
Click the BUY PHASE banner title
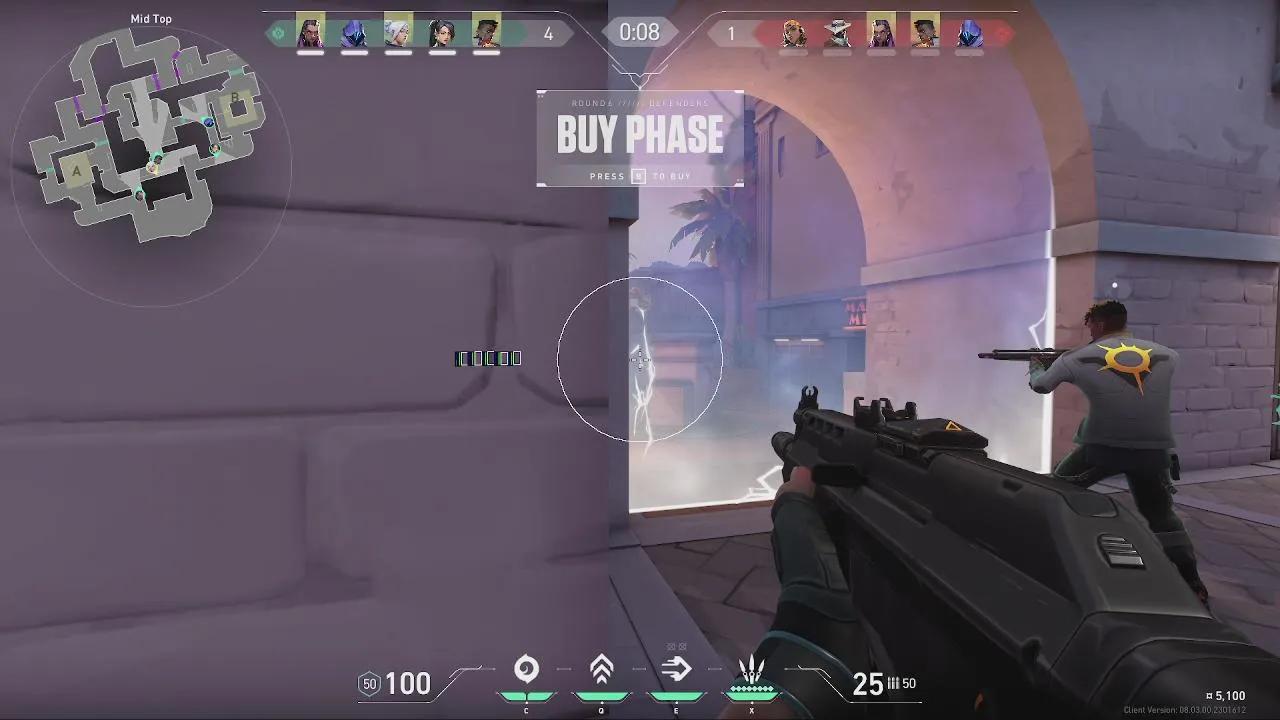pos(640,135)
